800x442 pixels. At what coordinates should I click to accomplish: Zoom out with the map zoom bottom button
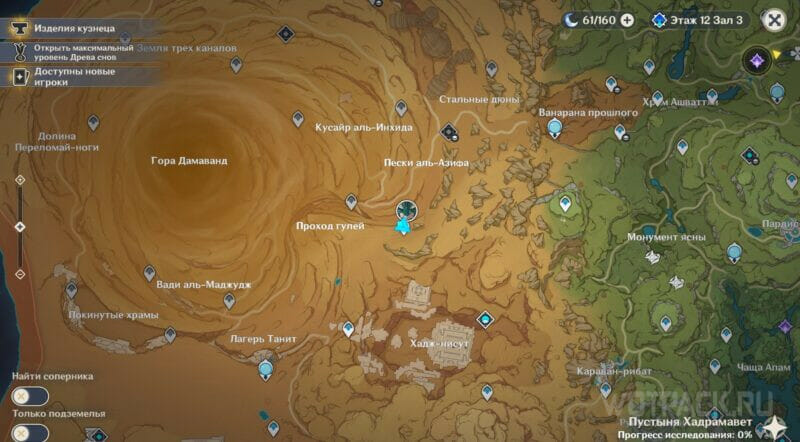click(20, 274)
